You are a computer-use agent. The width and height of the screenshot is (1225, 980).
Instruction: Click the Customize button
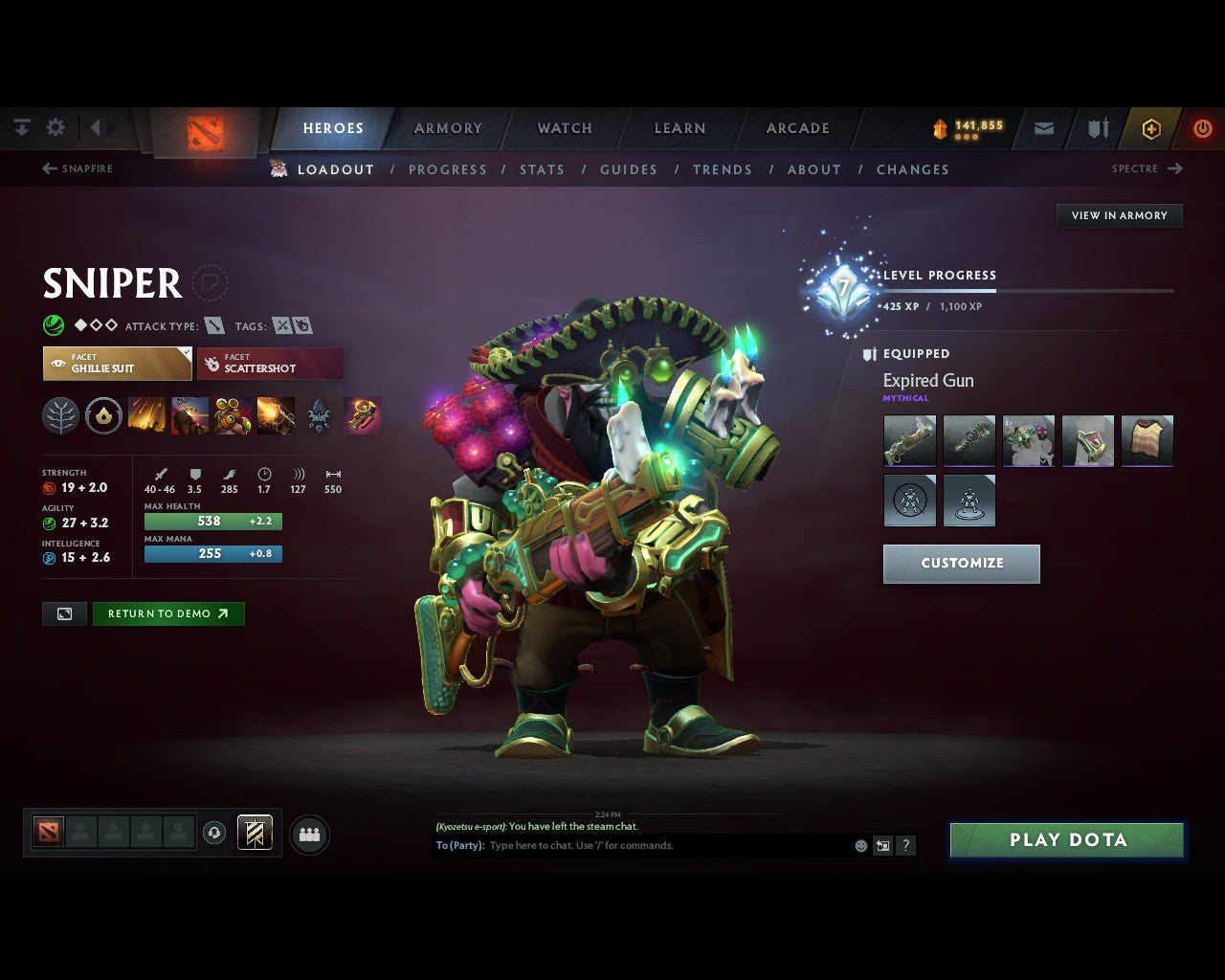961,564
